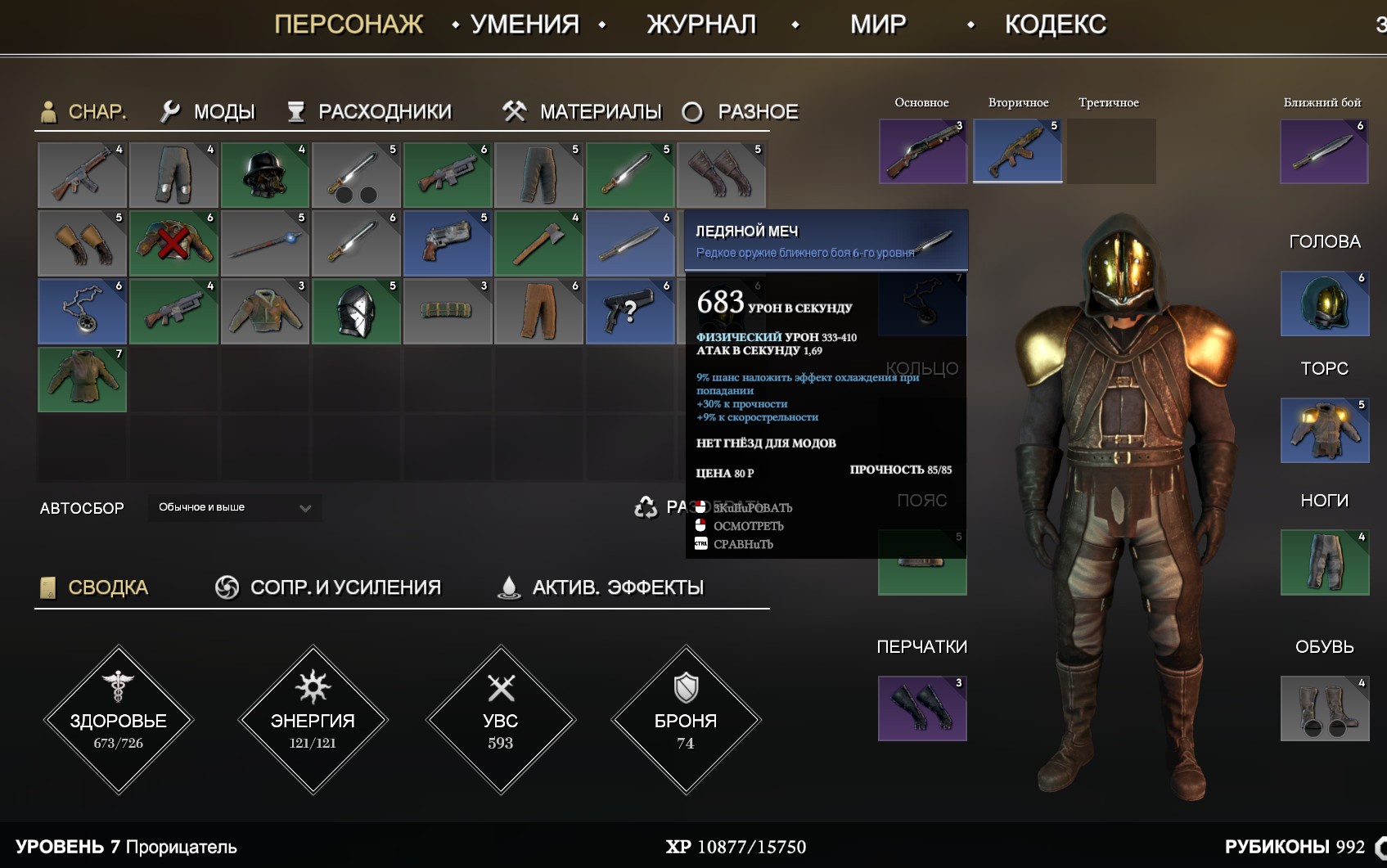Show the РАСХОДНИКИ consumables tab

coord(370,111)
